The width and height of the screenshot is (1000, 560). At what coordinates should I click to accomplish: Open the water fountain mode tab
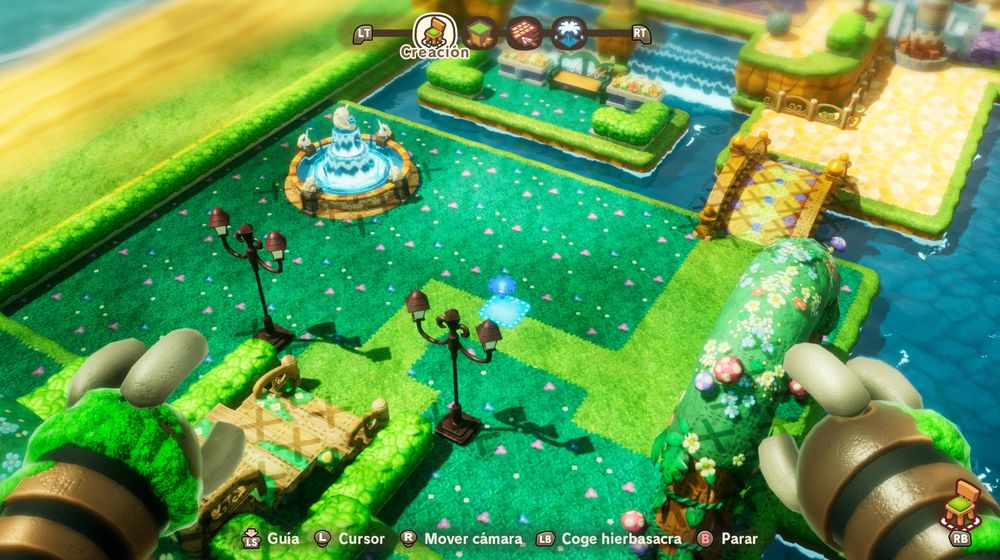[568, 32]
